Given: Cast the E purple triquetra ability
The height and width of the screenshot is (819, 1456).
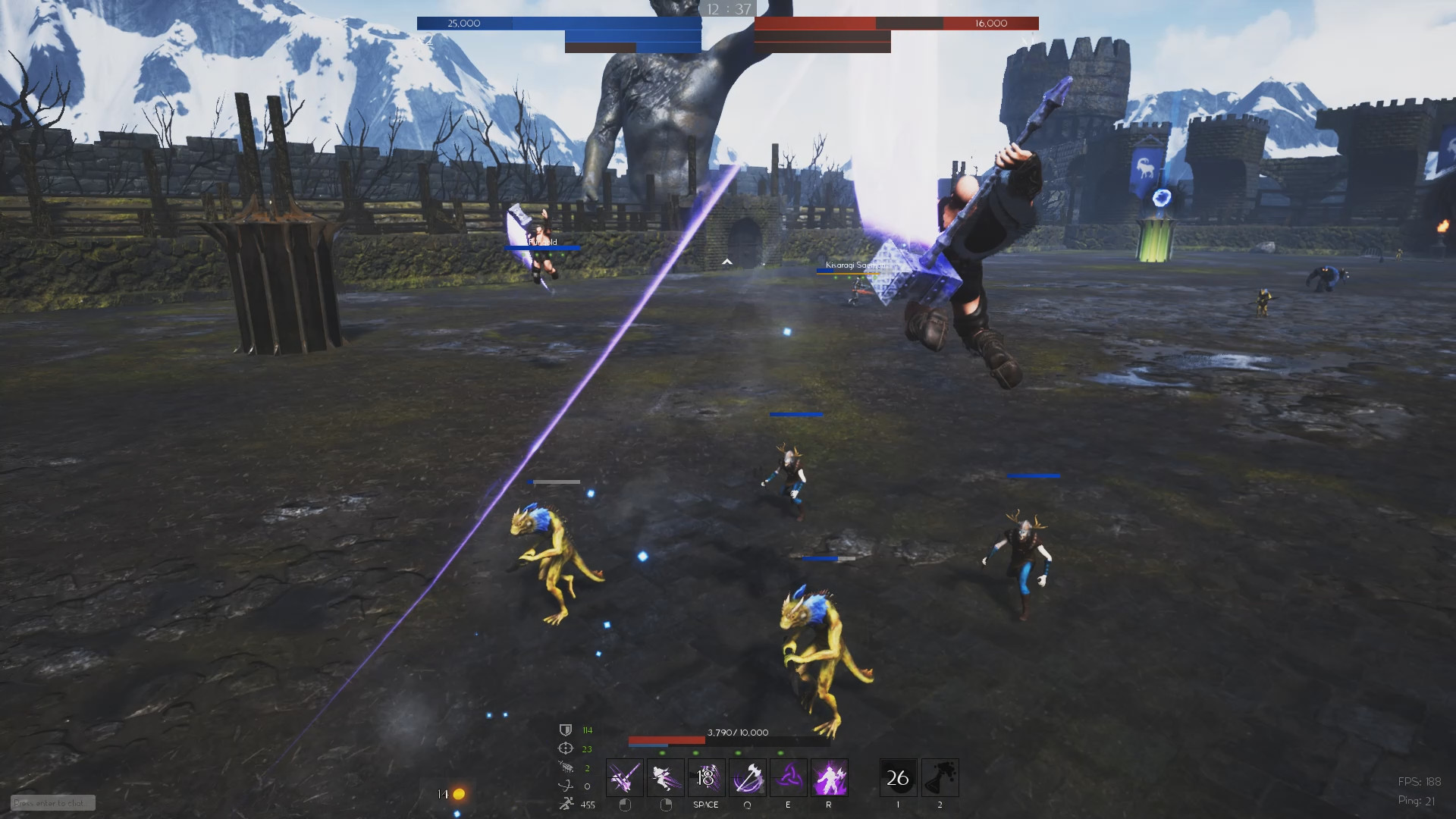Looking at the screenshot, I should coord(788,777).
